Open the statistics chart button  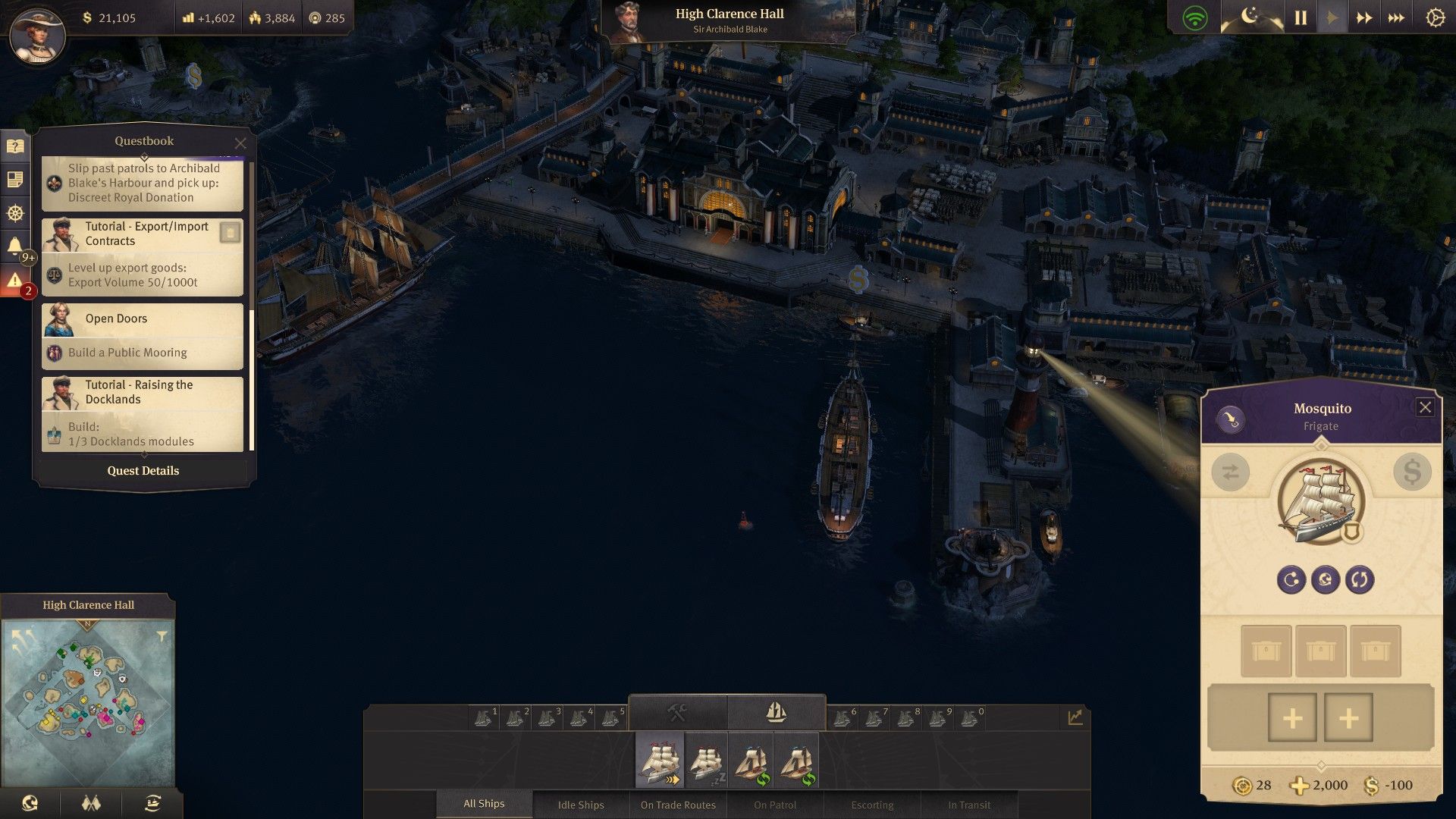(1075, 717)
